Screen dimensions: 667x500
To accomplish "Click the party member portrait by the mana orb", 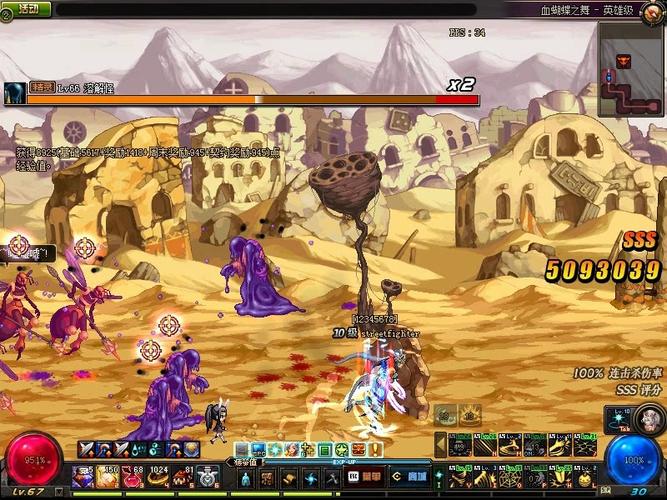I will 650,419.
